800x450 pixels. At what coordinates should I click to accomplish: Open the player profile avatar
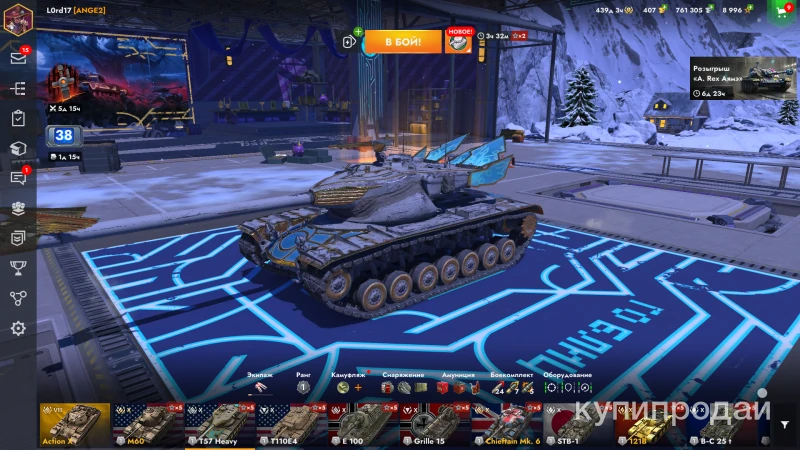point(18,18)
